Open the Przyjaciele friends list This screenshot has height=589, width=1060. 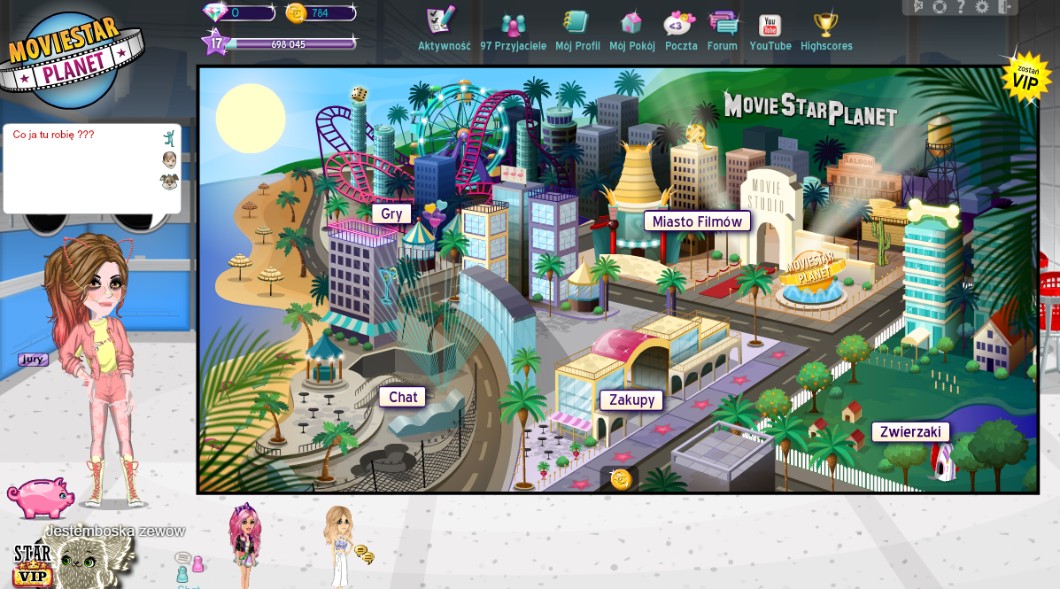(x=513, y=29)
